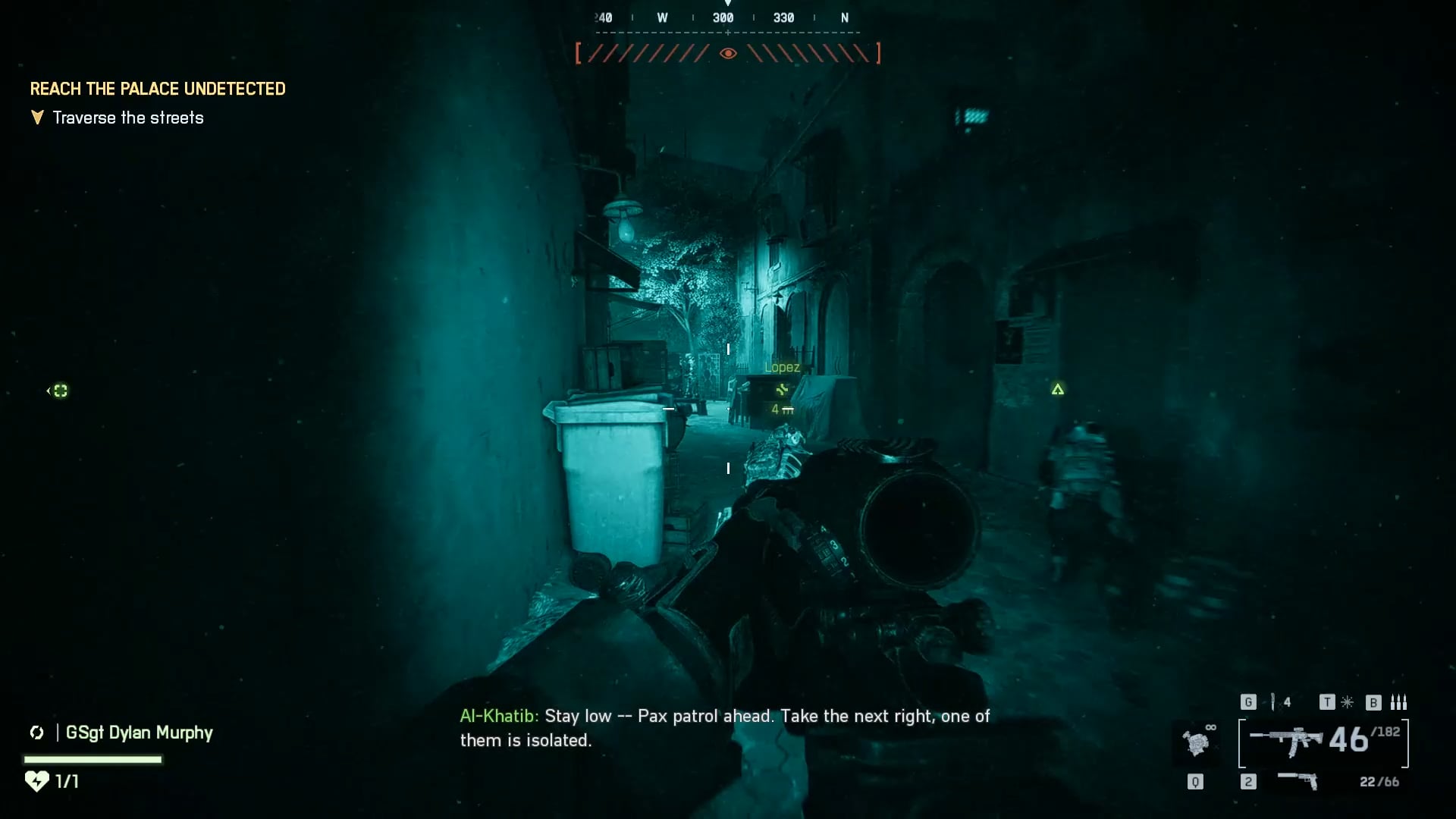Activate the night vision goggles gadget

(x=1197, y=742)
